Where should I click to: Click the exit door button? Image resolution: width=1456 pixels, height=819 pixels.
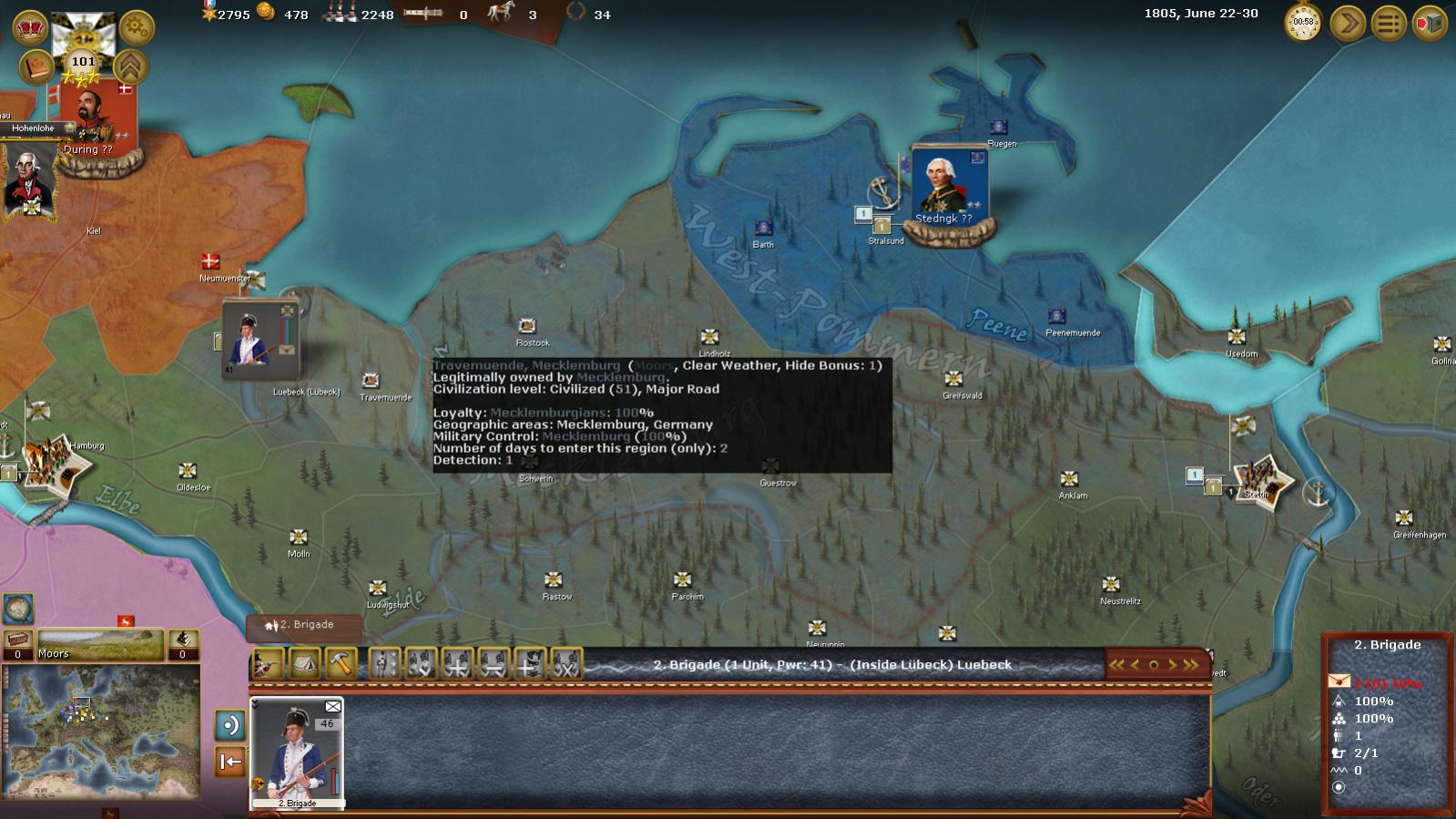tap(1430, 23)
